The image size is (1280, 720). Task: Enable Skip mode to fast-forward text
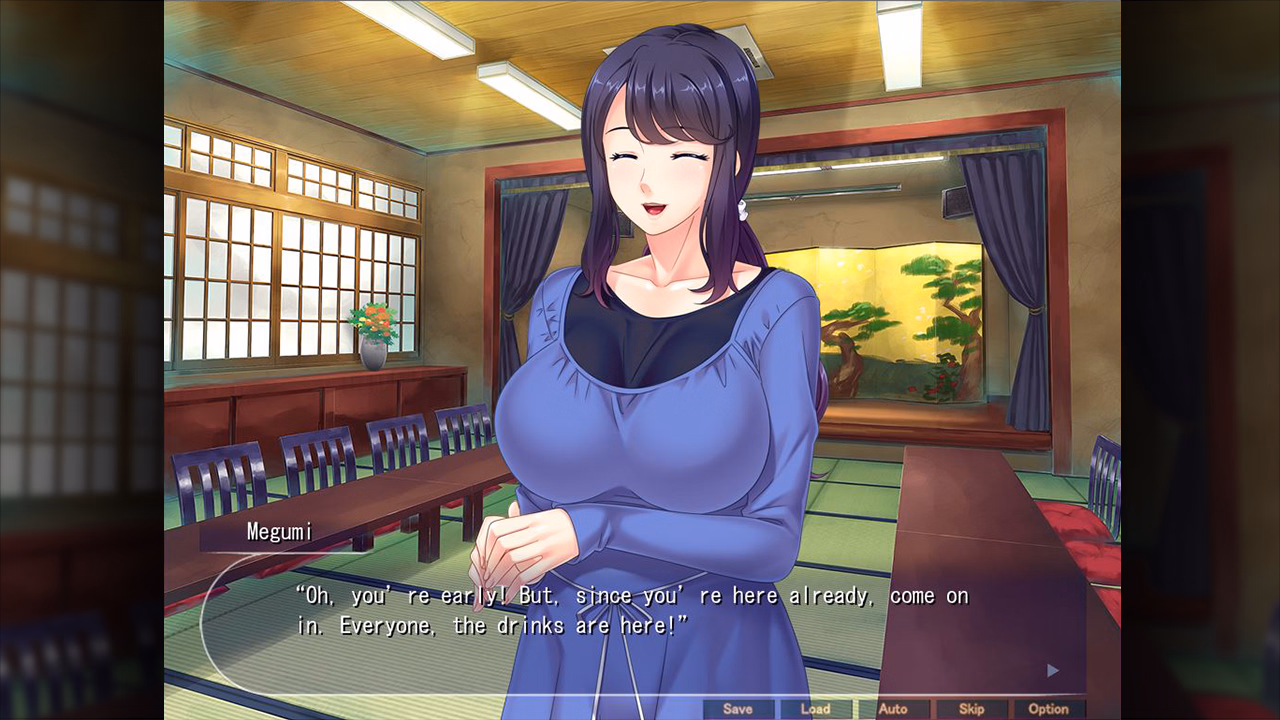[972, 708]
